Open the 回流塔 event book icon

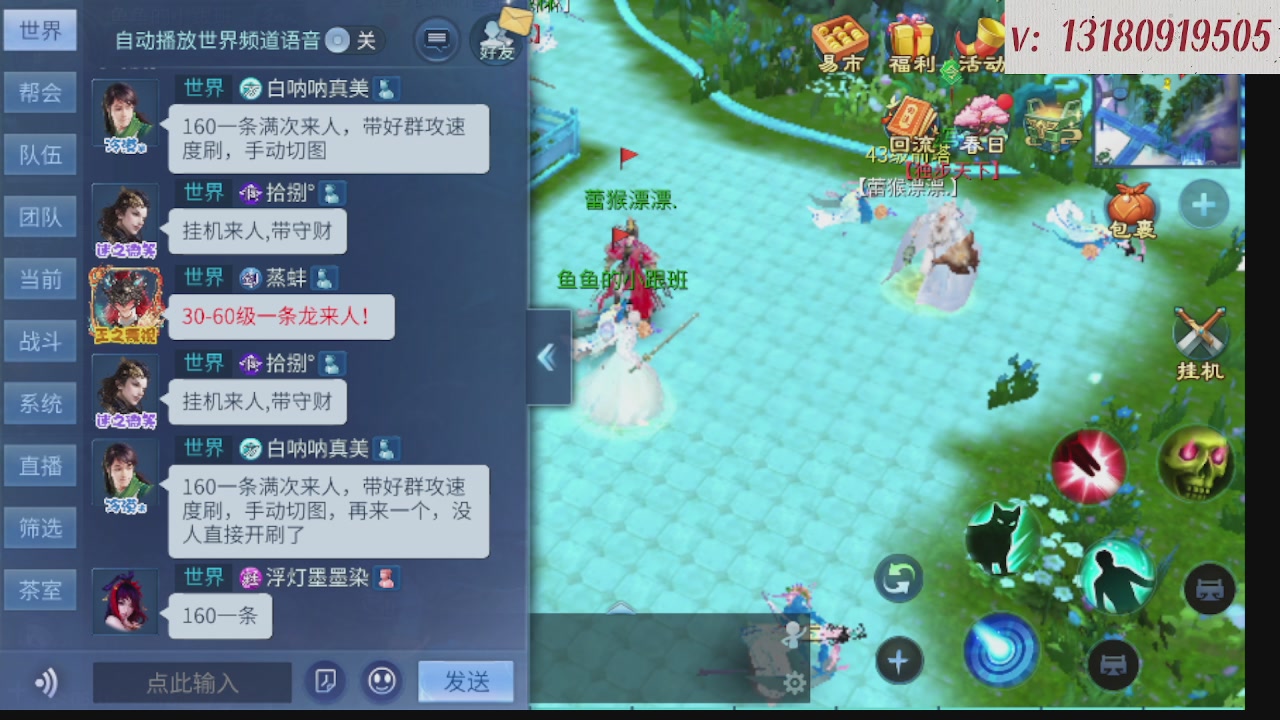click(911, 117)
